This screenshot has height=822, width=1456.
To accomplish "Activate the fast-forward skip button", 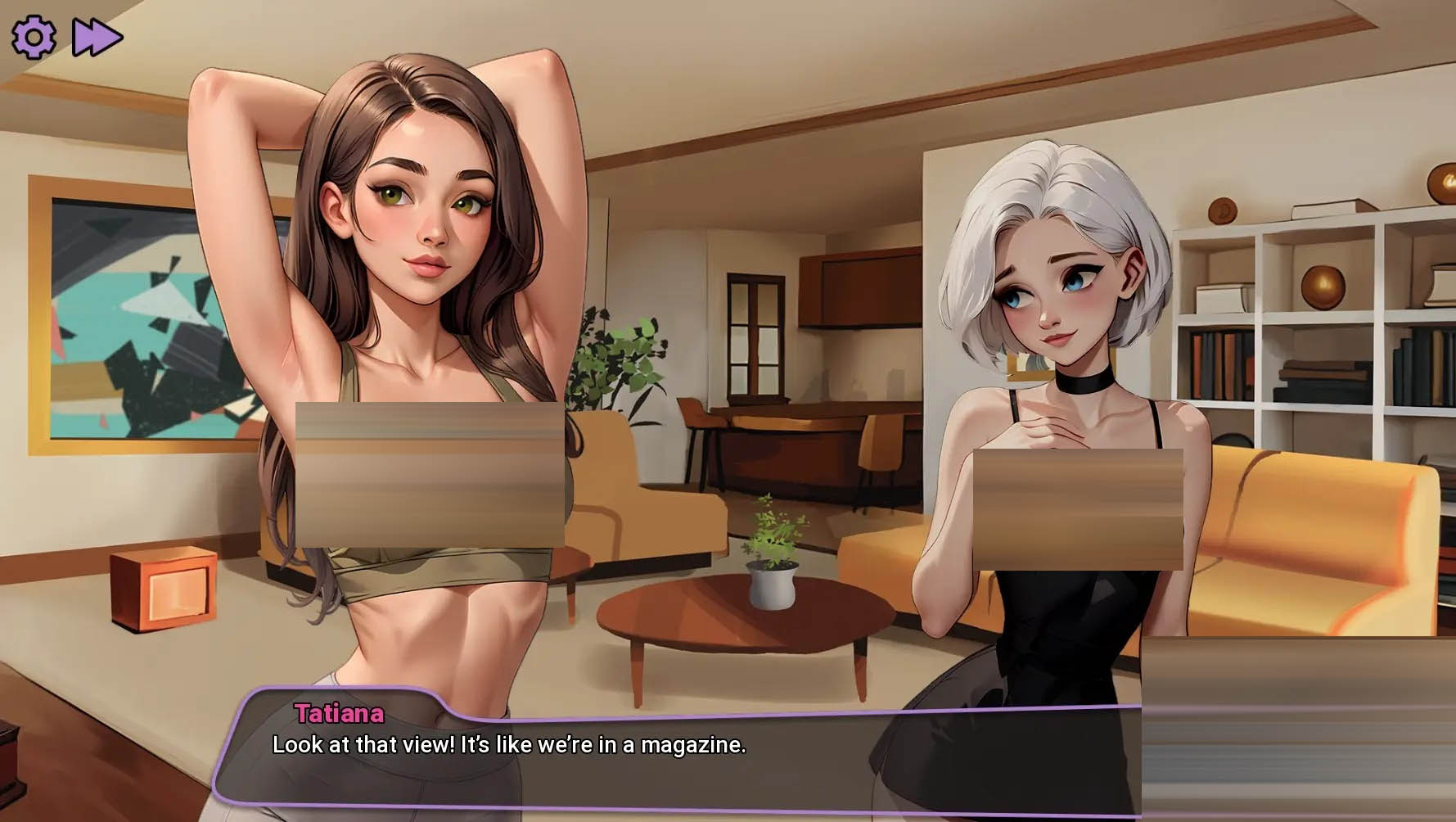I will [x=97, y=38].
